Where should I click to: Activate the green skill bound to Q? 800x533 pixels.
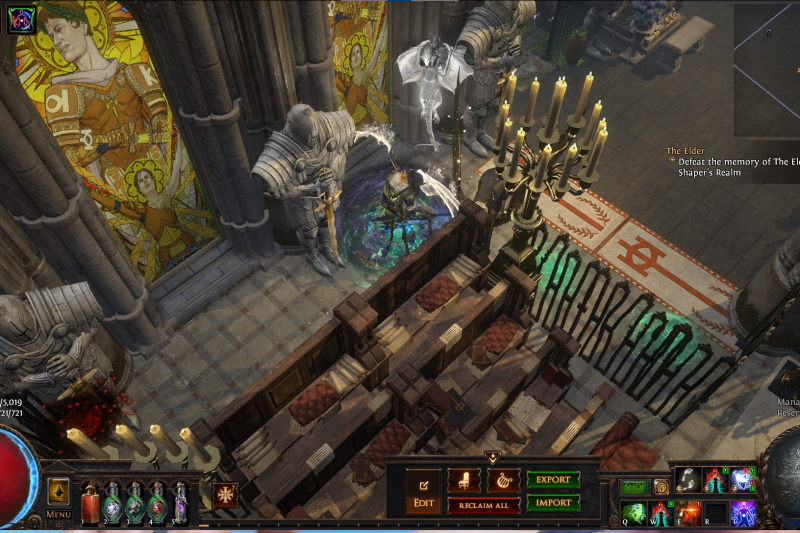(x=632, y=513)
